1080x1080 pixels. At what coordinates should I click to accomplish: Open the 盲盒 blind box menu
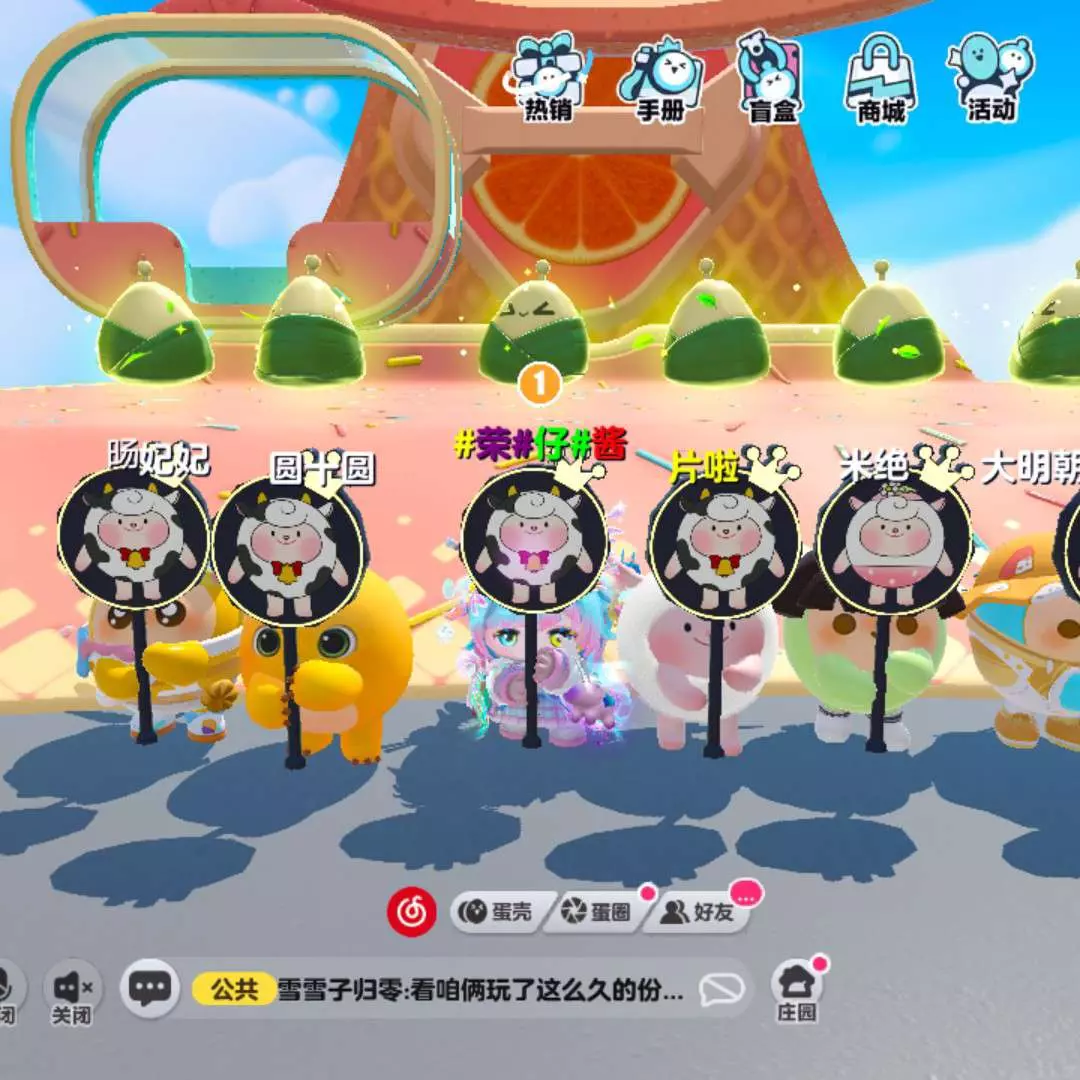click(772, 80)
